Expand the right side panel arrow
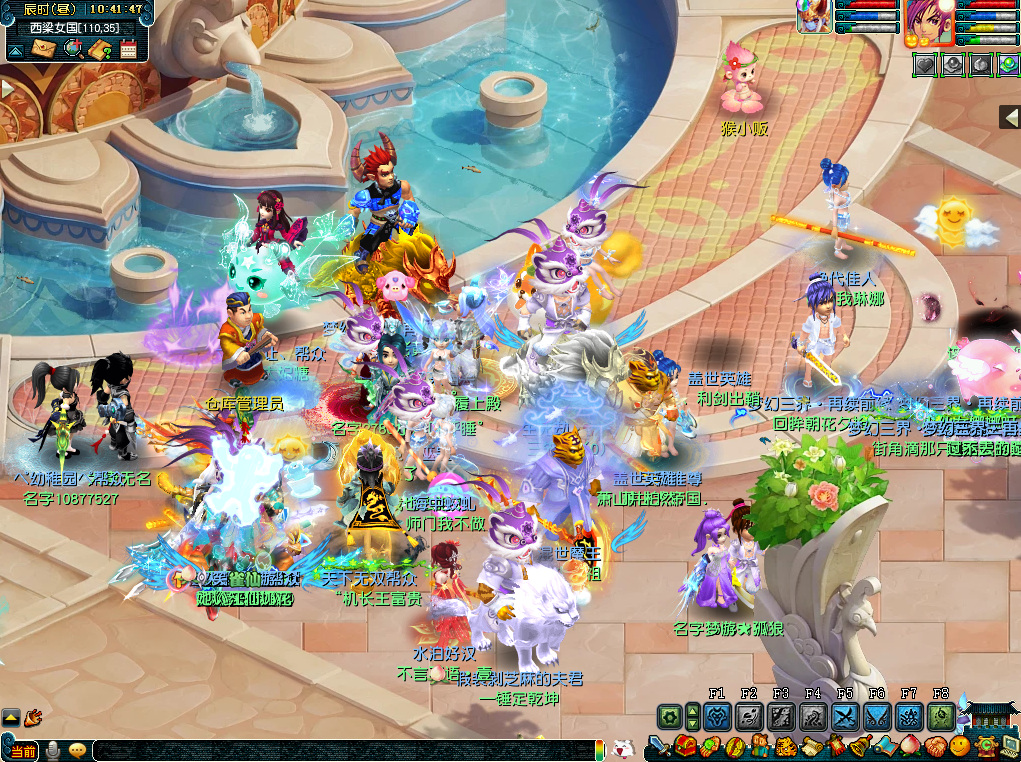Image resolution: width=1021 pixels, height=762 pixels. click(x=1010, y=117)
